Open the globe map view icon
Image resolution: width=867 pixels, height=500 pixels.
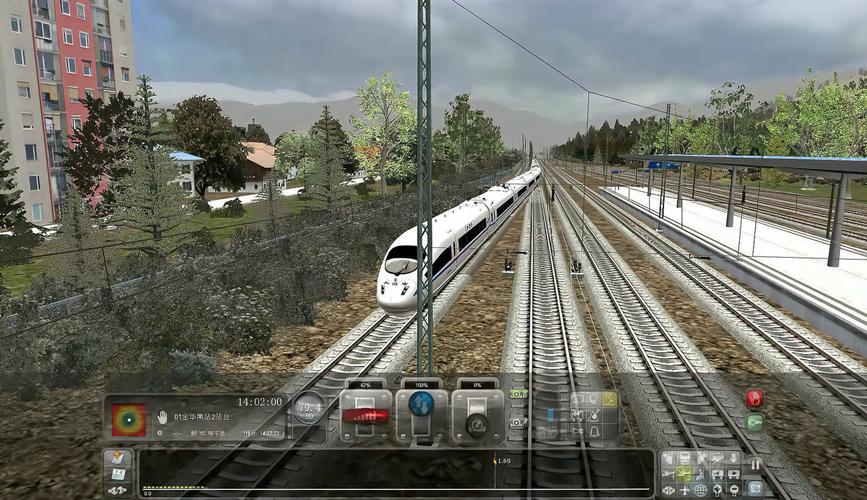click(700, 490)
